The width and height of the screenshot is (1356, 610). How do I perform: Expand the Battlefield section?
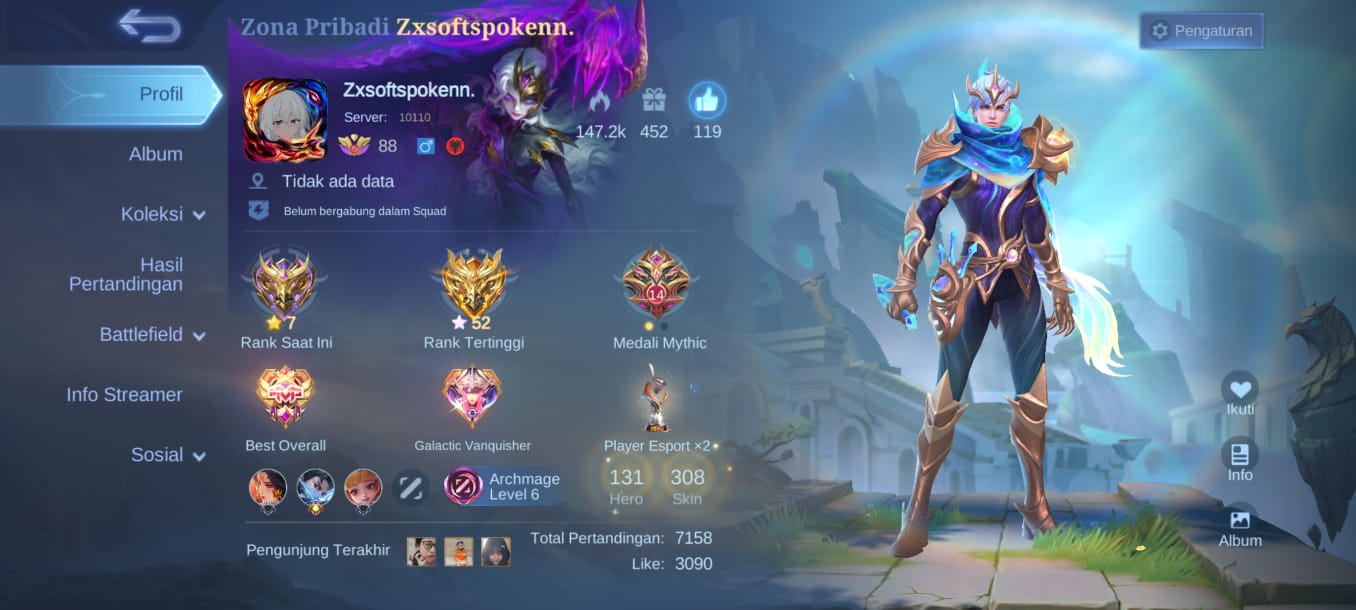tap(152, 335)
